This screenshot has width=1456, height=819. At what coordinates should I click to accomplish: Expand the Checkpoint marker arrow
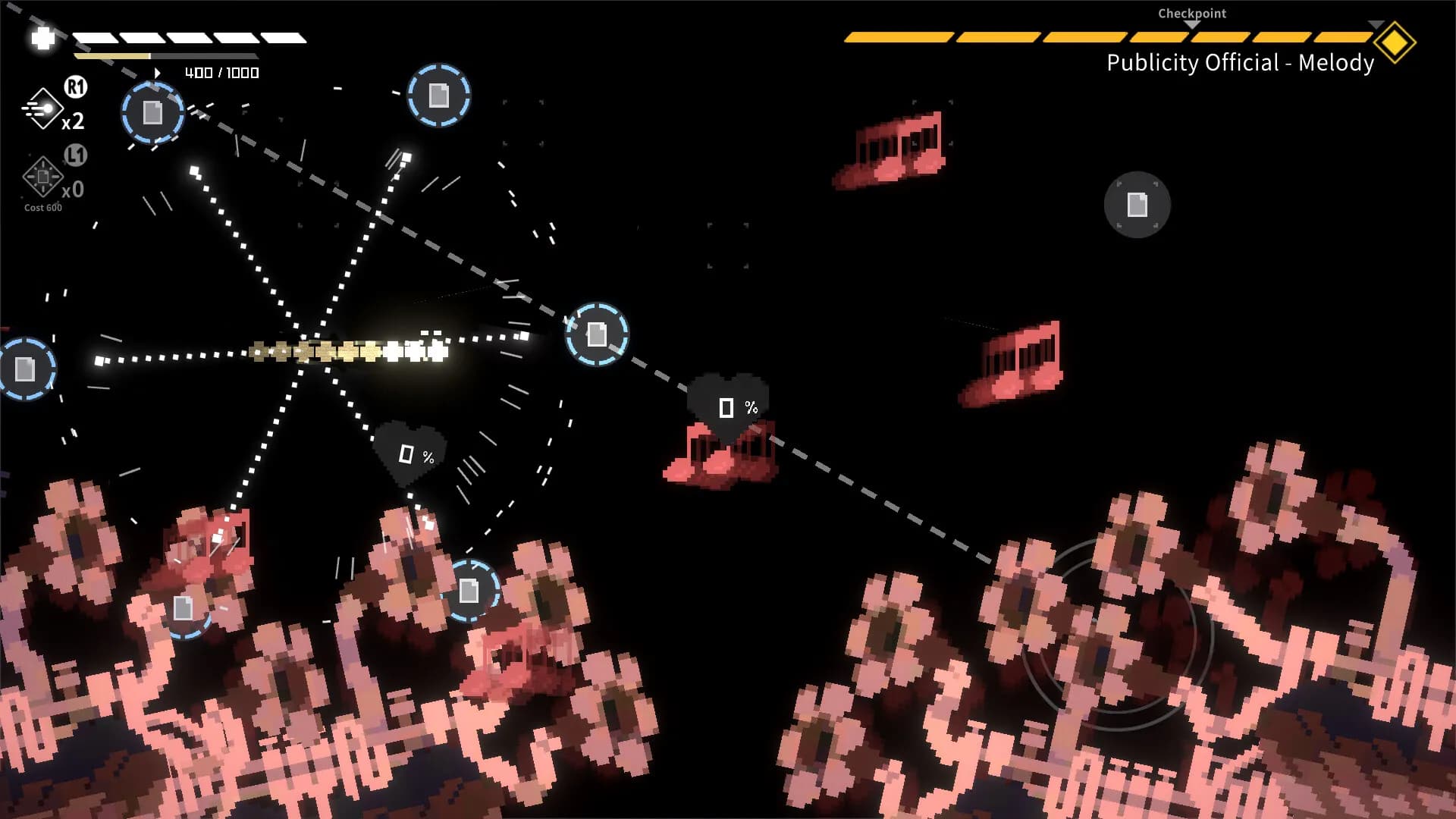(x=1191, y=24)
